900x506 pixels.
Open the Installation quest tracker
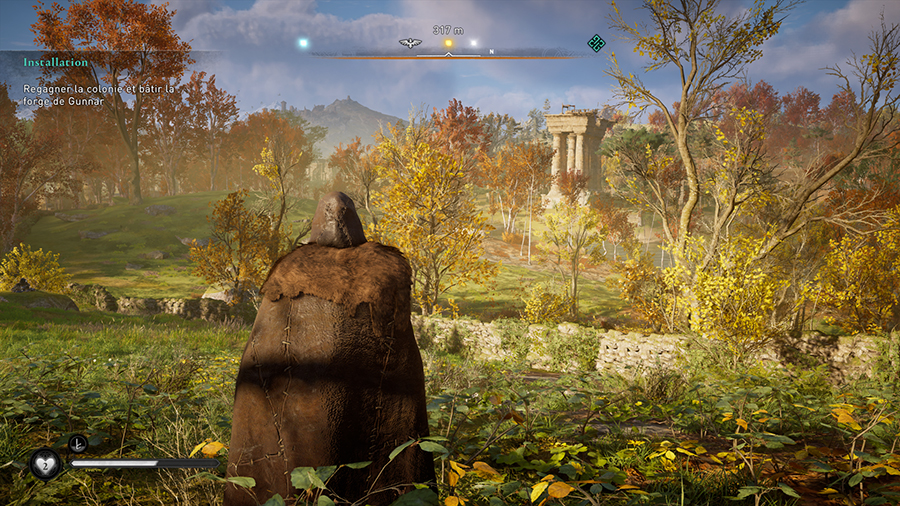[56, 62]
